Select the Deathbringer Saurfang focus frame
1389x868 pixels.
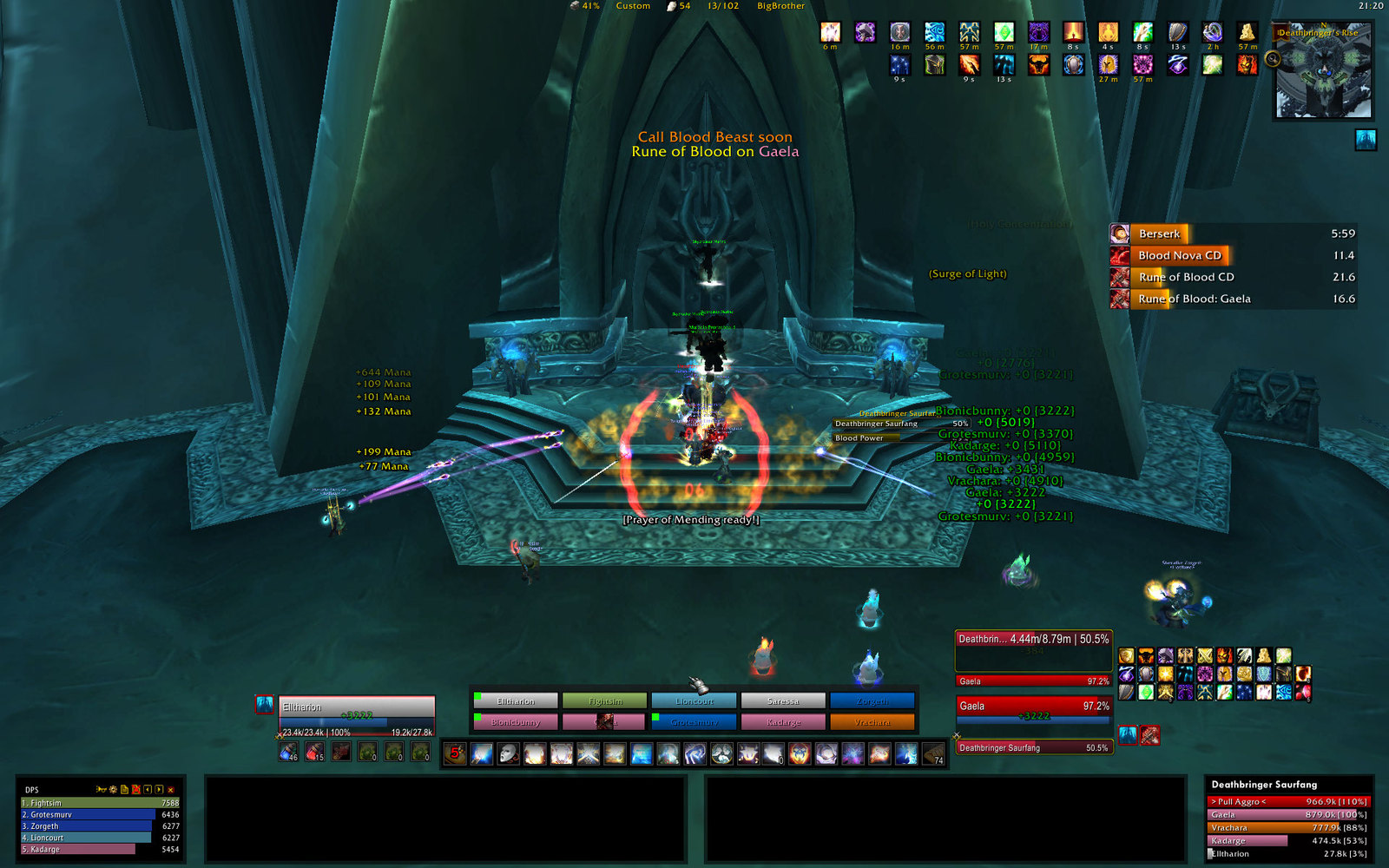click(x=1033, y=747)
